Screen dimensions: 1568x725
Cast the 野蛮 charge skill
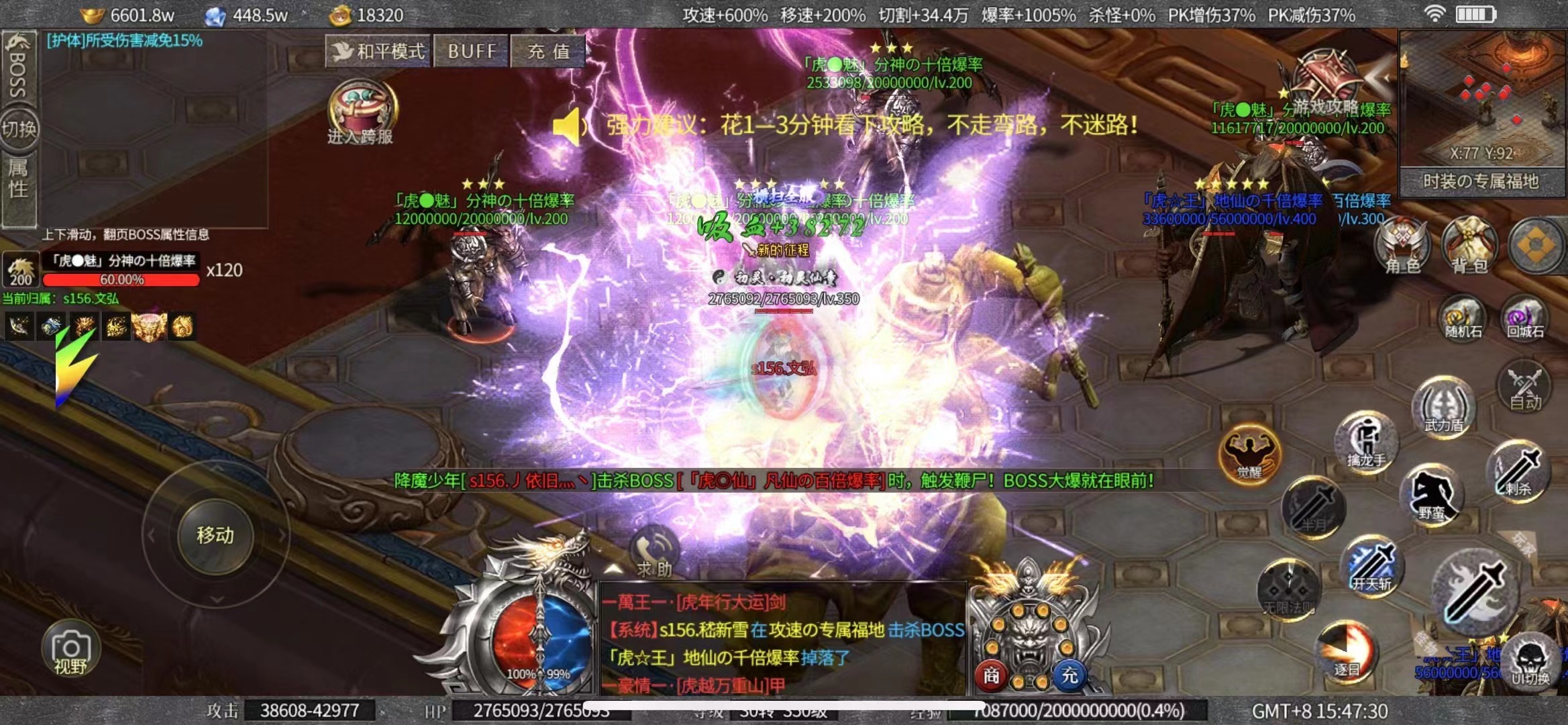(x=1432, y=495)
